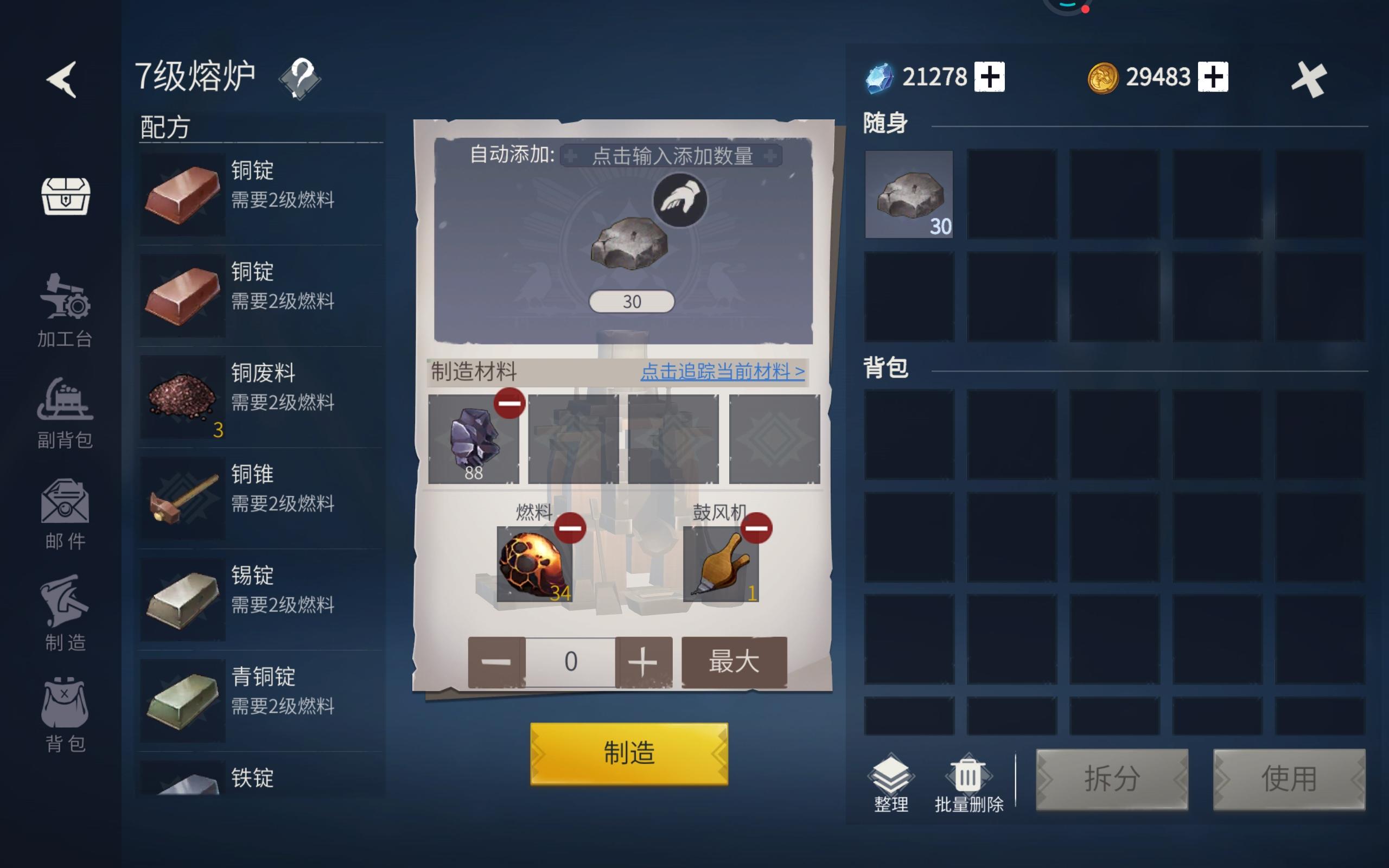Click the 点击追踪当前材料 tracking link
This screenshot has height=868, width=1389.
coord(722,373)
